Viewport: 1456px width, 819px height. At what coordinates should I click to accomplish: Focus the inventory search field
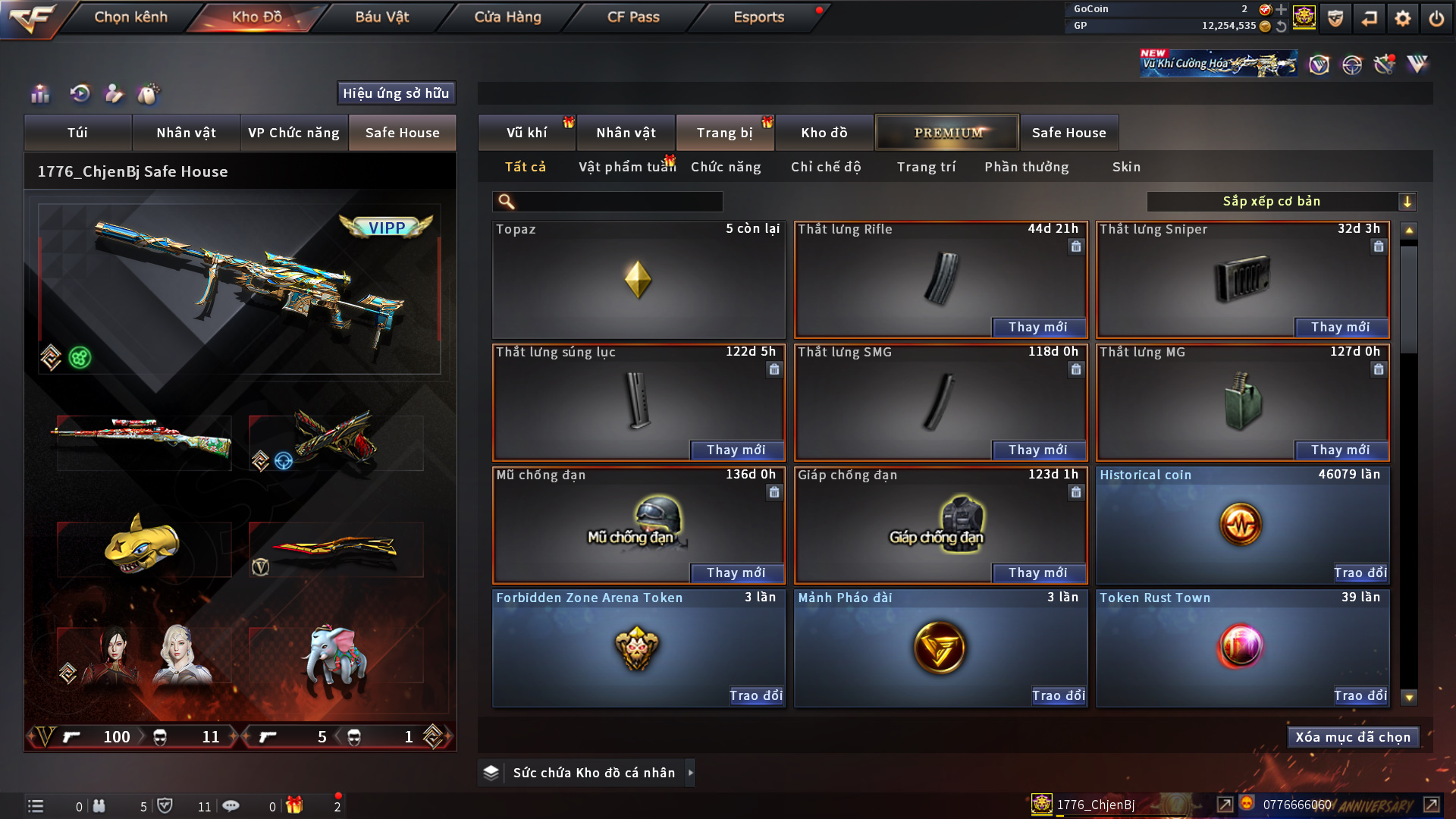(x=618, y=202)
